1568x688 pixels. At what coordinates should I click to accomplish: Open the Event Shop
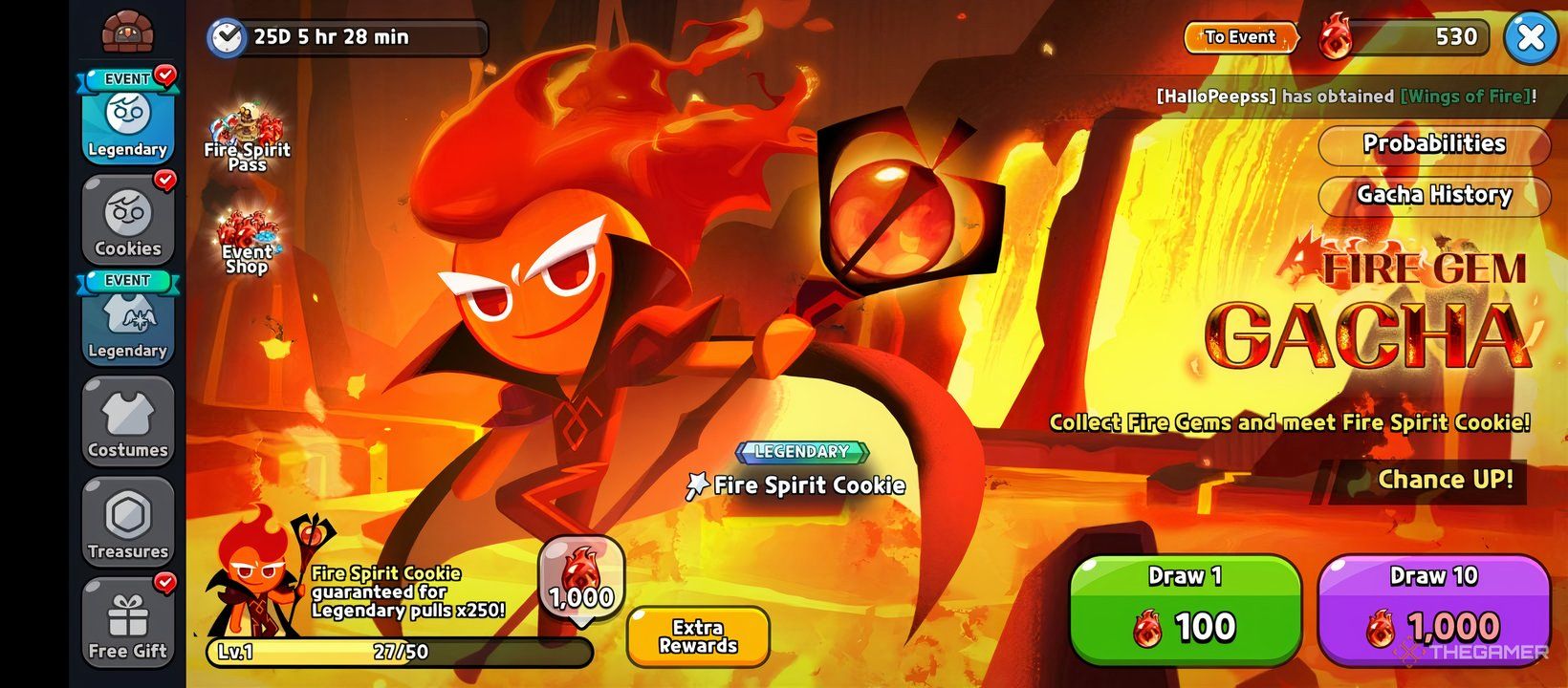[x=247, y=242]
